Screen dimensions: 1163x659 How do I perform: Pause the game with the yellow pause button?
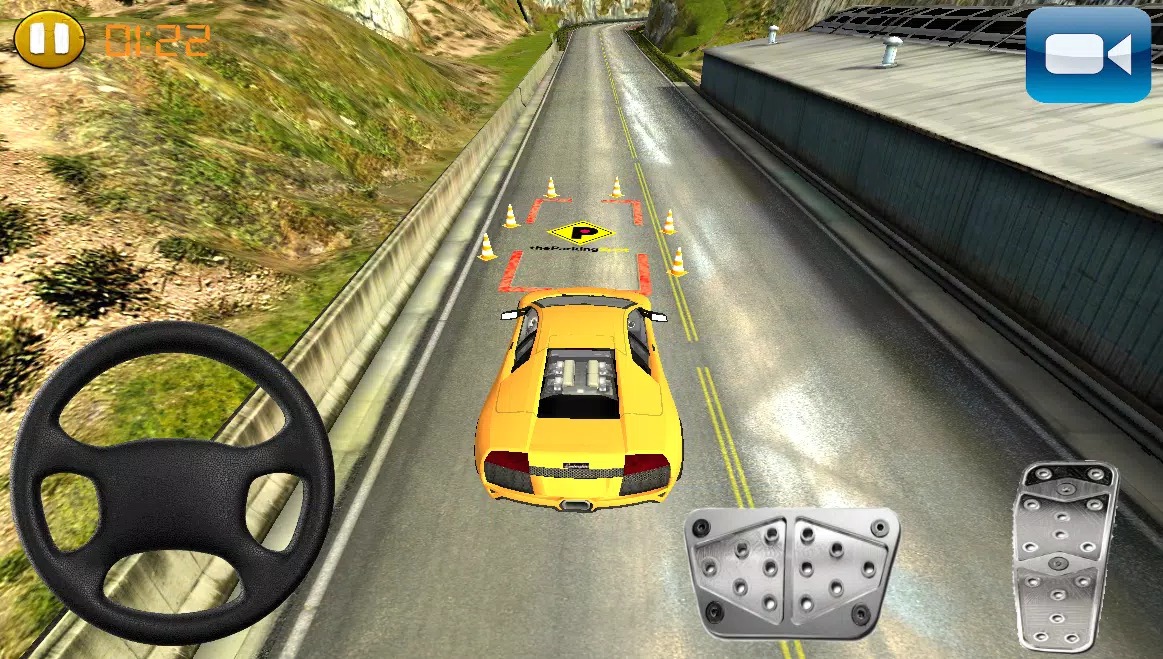(x=49, y=39)
